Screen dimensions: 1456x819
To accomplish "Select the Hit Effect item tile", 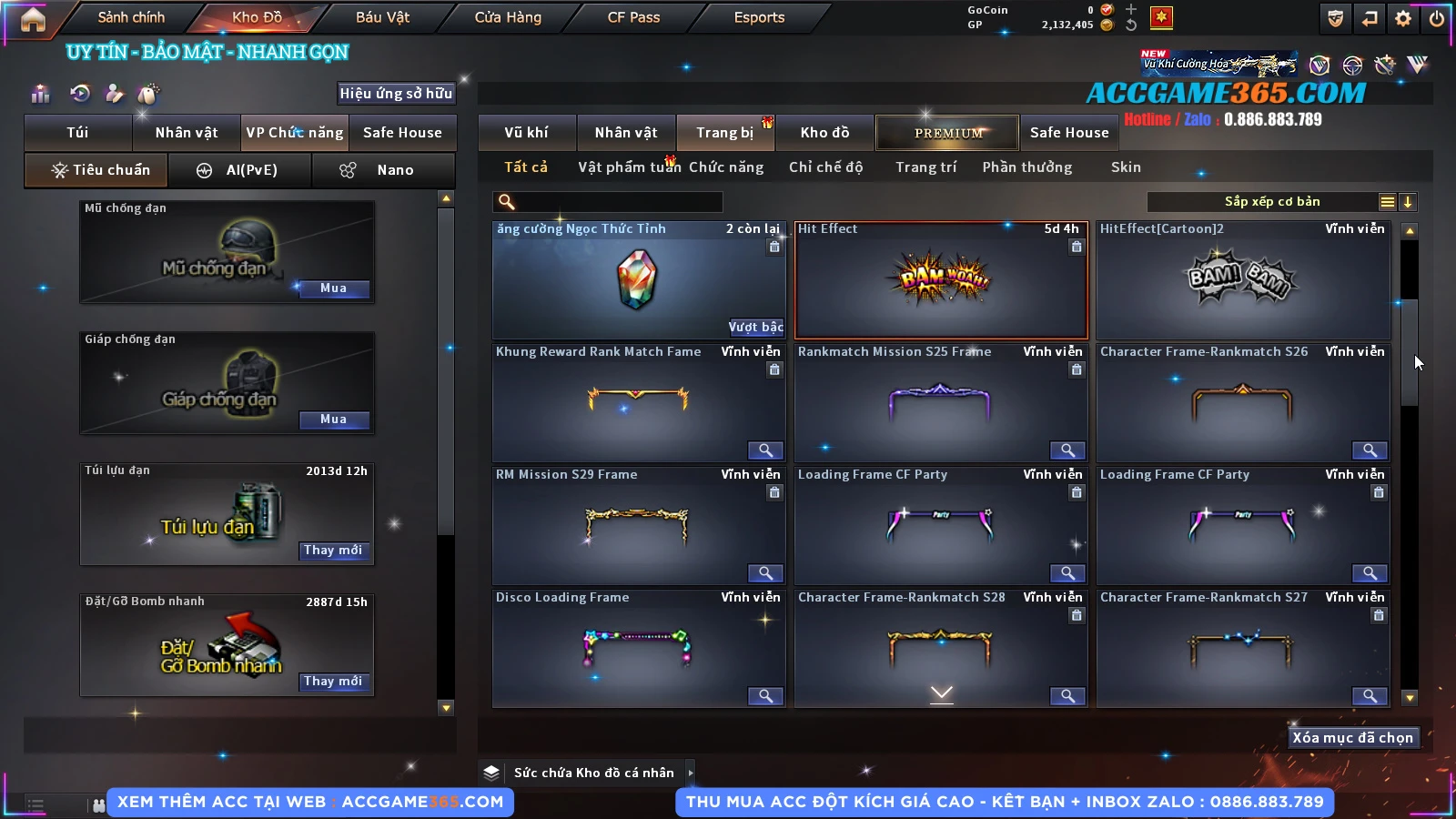I will coord(941,280).
